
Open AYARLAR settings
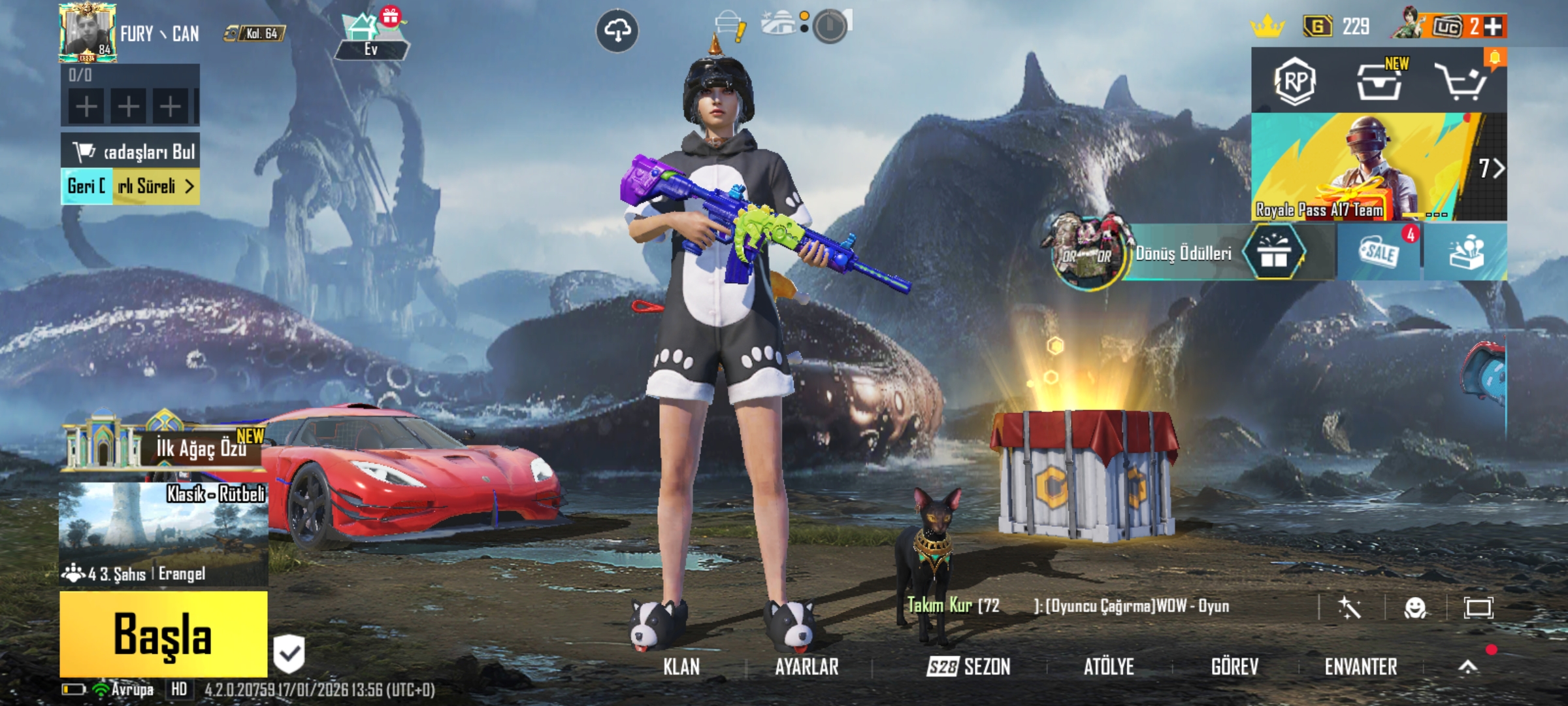pyautogui.click(x=806, y=667)
